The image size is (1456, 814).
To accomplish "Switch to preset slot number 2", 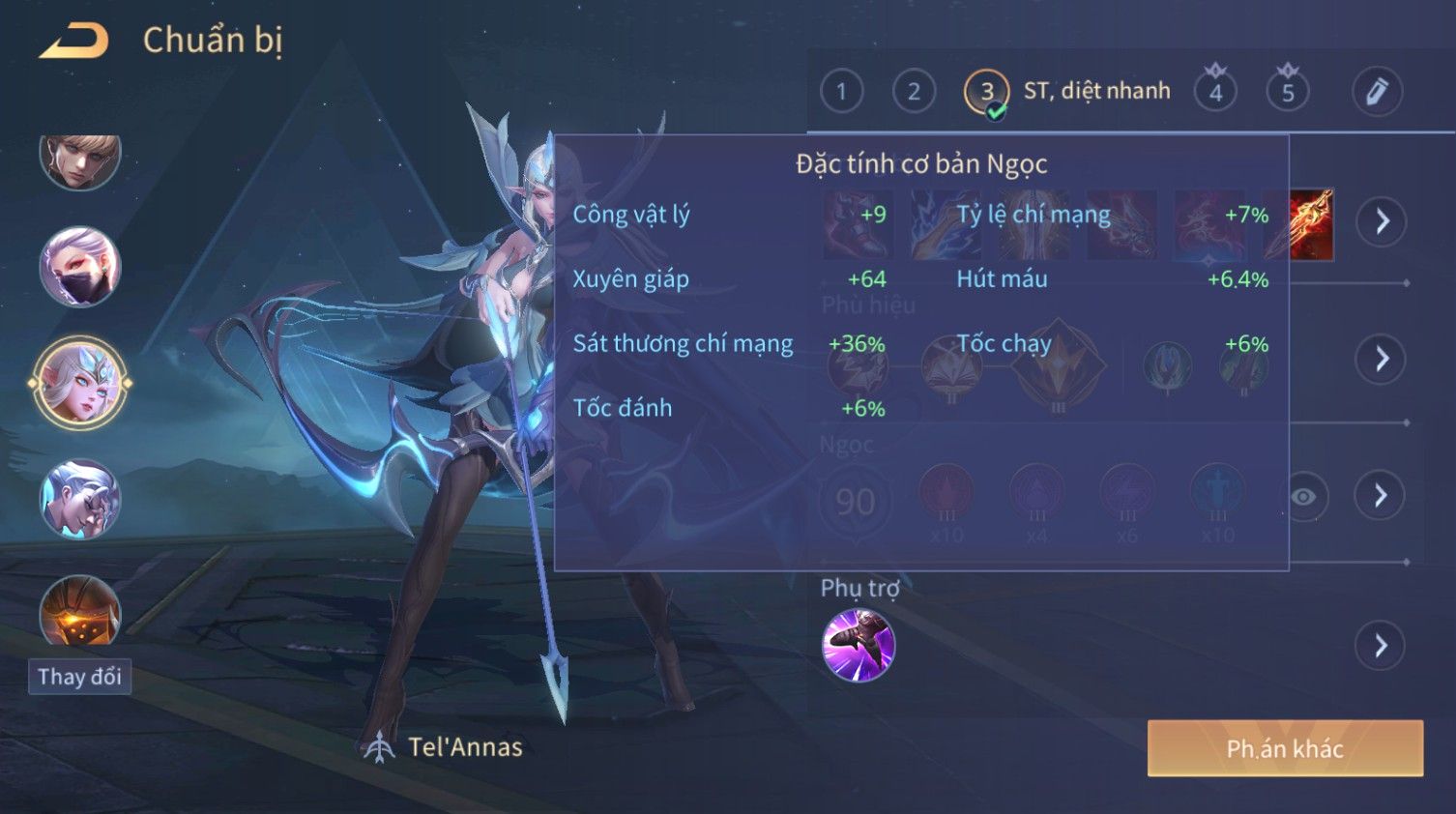I will tap(914, 92).
